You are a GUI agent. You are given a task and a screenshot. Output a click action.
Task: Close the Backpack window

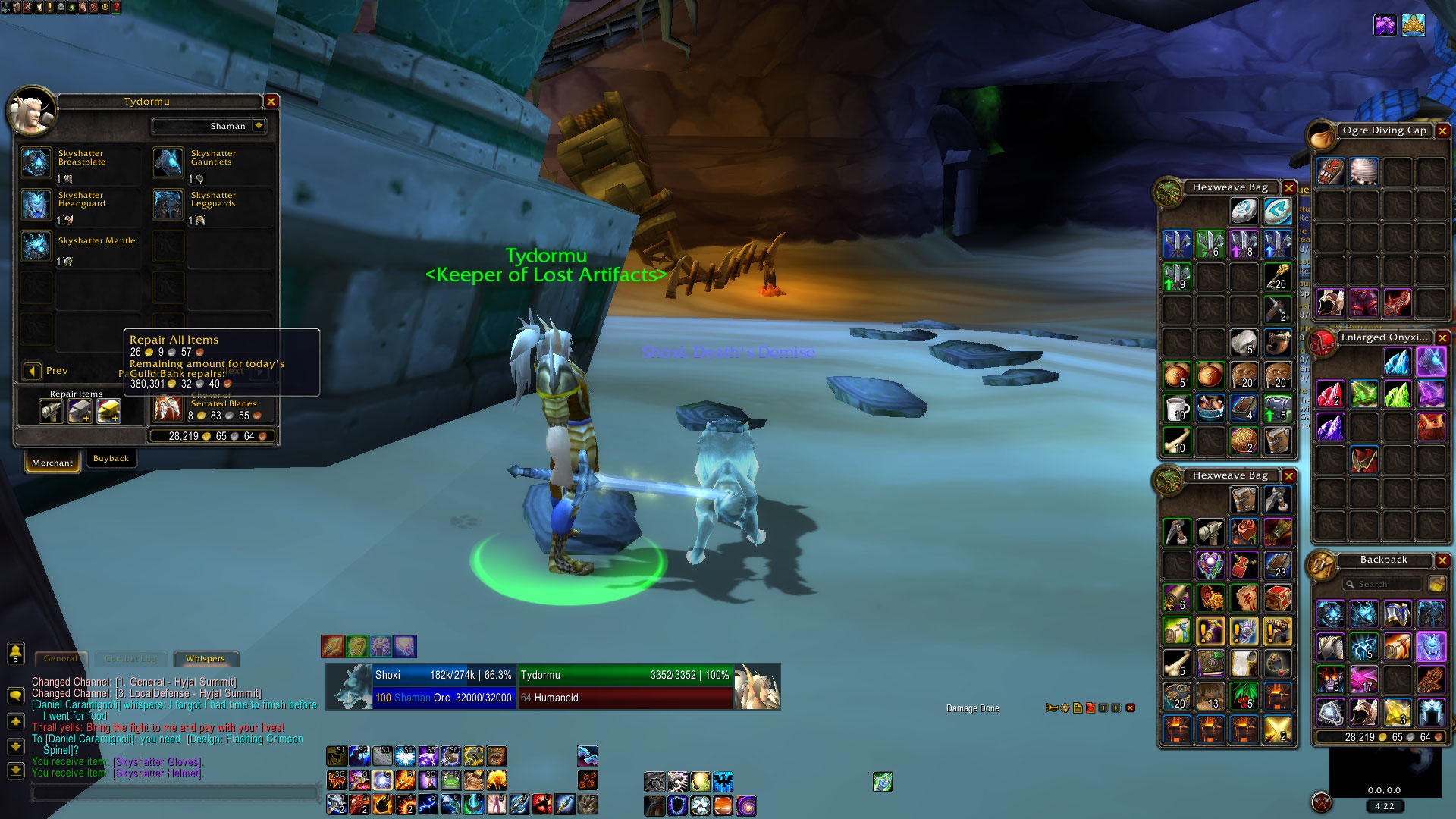(x=1442, y=560)
